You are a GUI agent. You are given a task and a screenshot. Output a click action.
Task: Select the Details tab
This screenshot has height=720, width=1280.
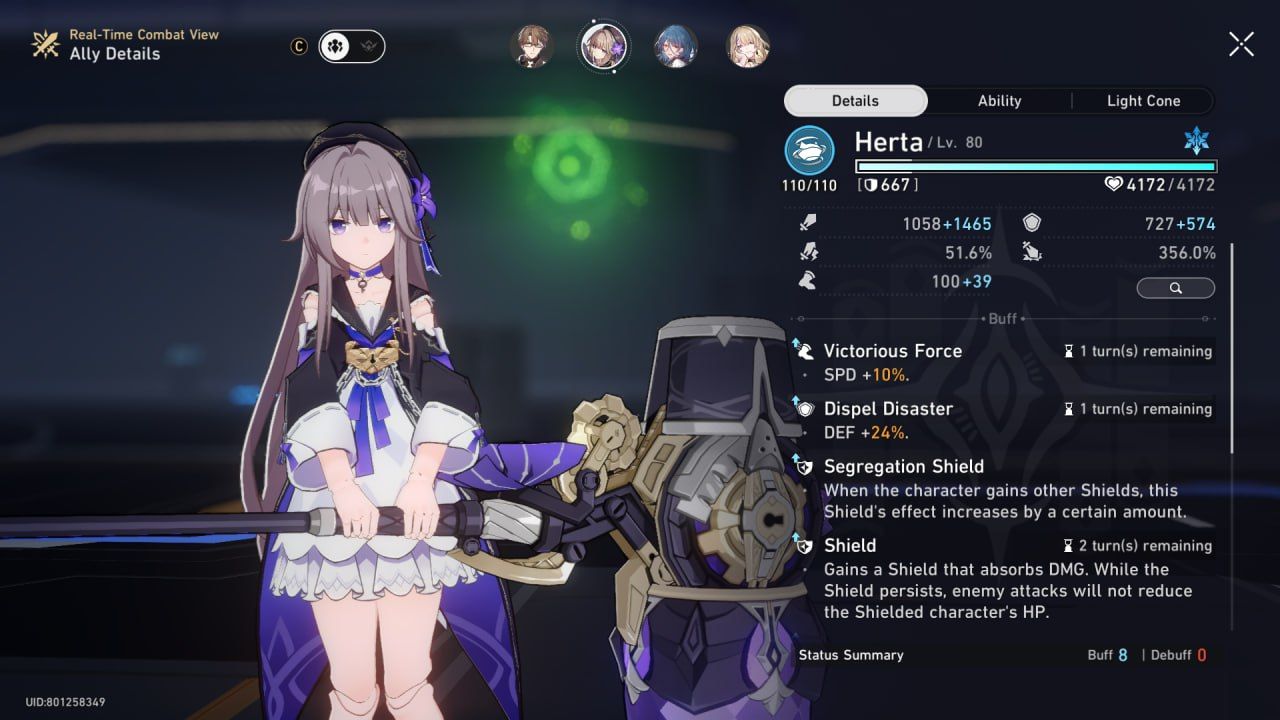click(855, 100)
